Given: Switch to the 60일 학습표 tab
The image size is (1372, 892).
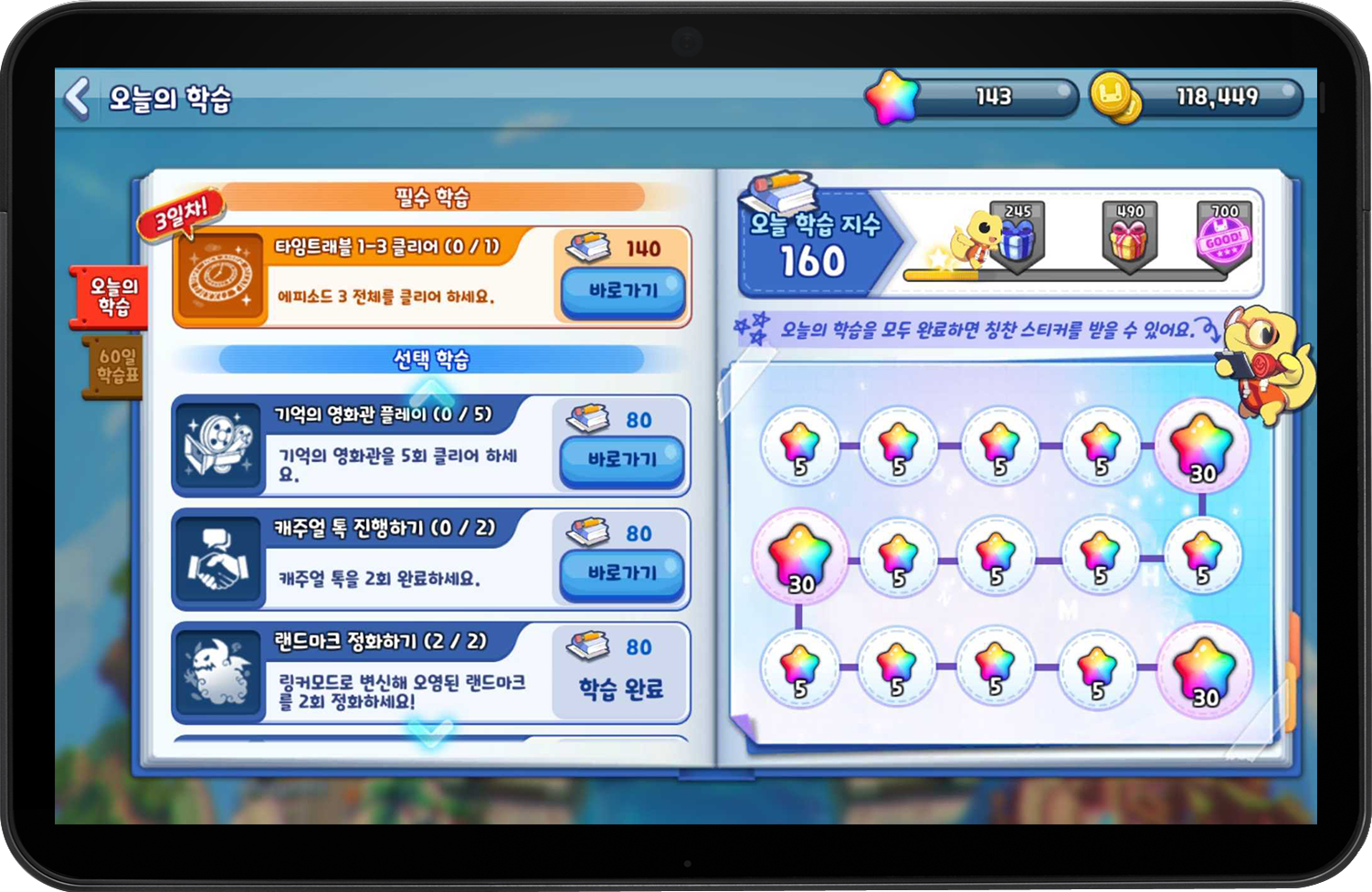Looking at the screenshot, I should click(x=111, y=365).
